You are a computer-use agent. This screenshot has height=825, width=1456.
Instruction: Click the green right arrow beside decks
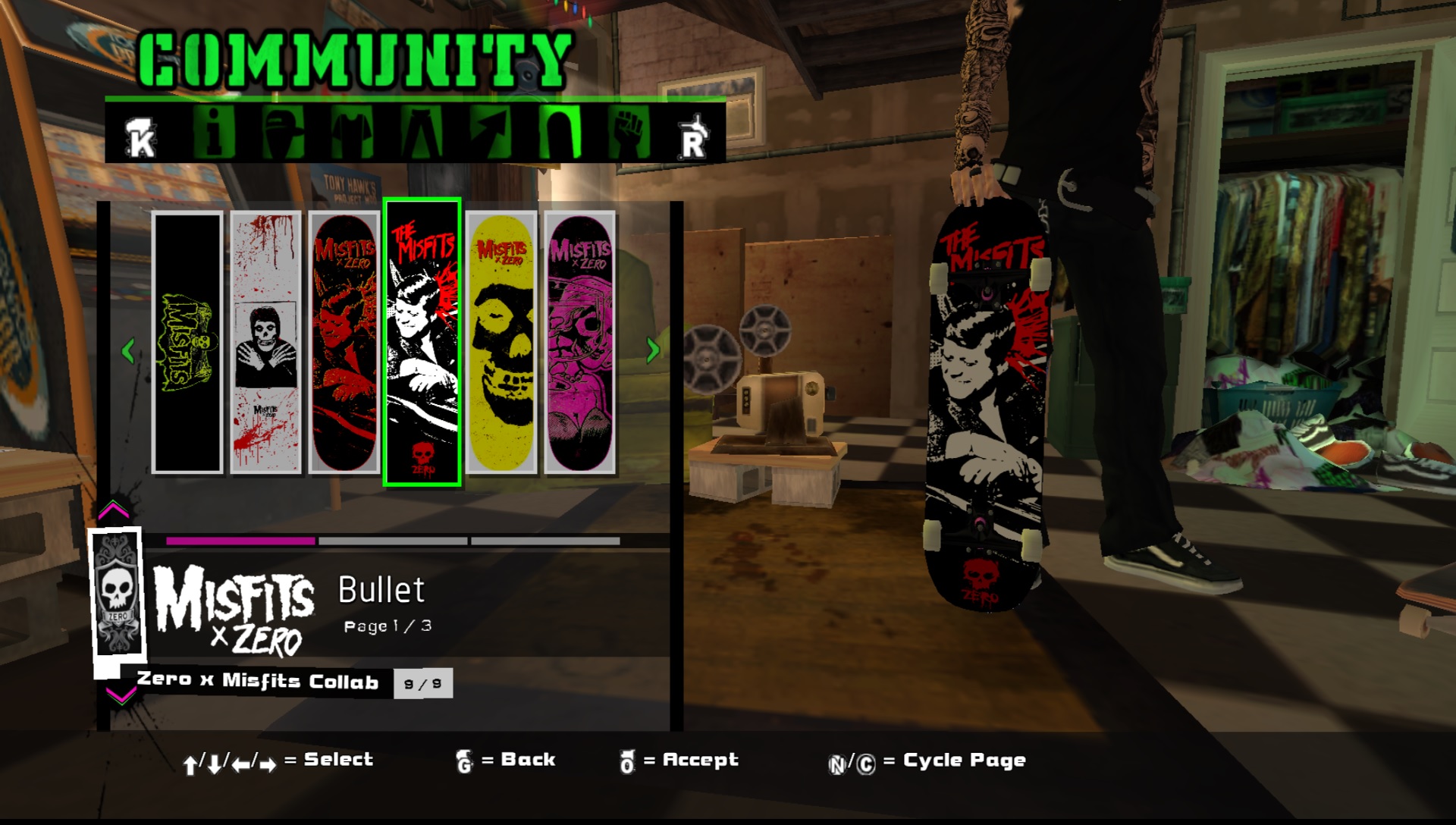click(652, 350)
